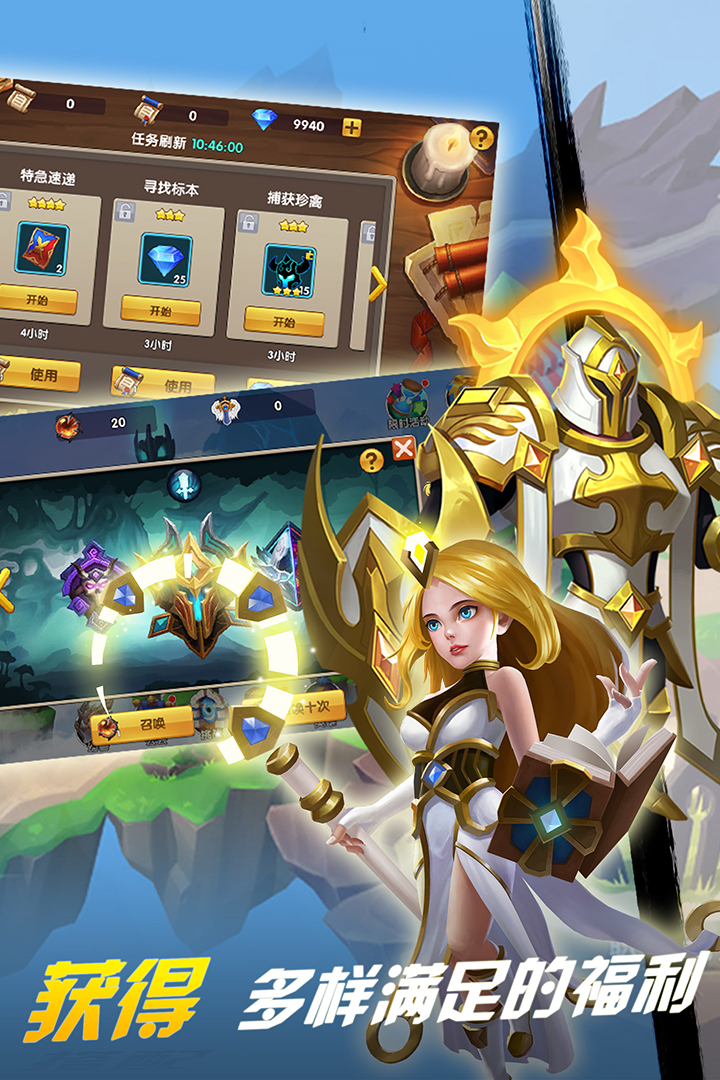720x1080 pixels.
Task: Tap the round sword icon
Action: [x=184, y=485]
